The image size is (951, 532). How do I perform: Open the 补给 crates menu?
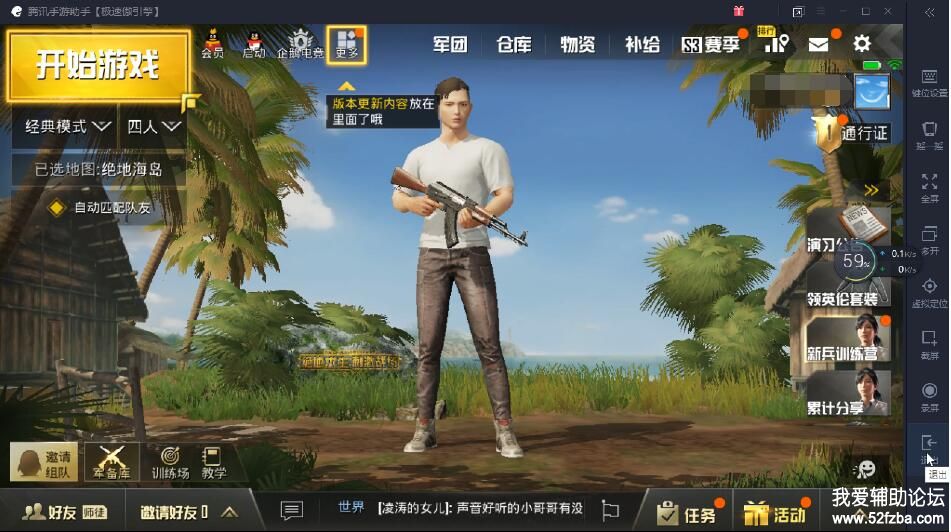click(642, 45)
